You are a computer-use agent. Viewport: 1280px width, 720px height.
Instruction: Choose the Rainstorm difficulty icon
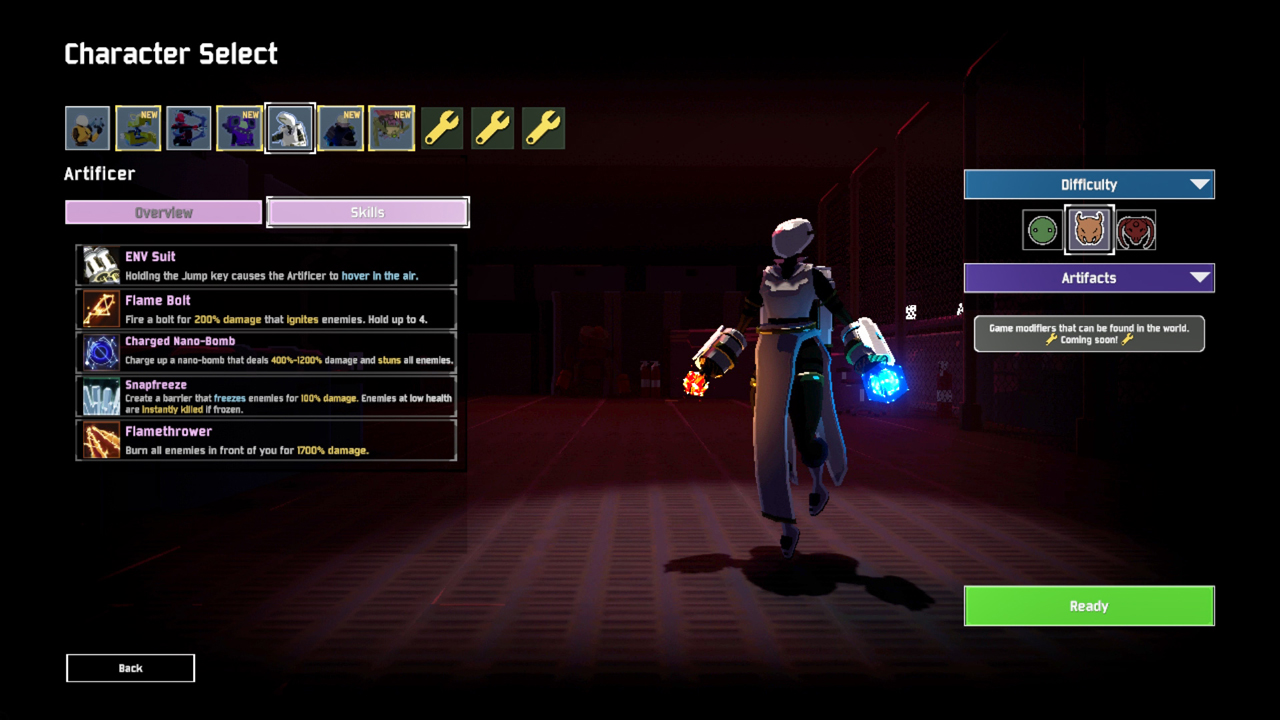click(1089, 229)
